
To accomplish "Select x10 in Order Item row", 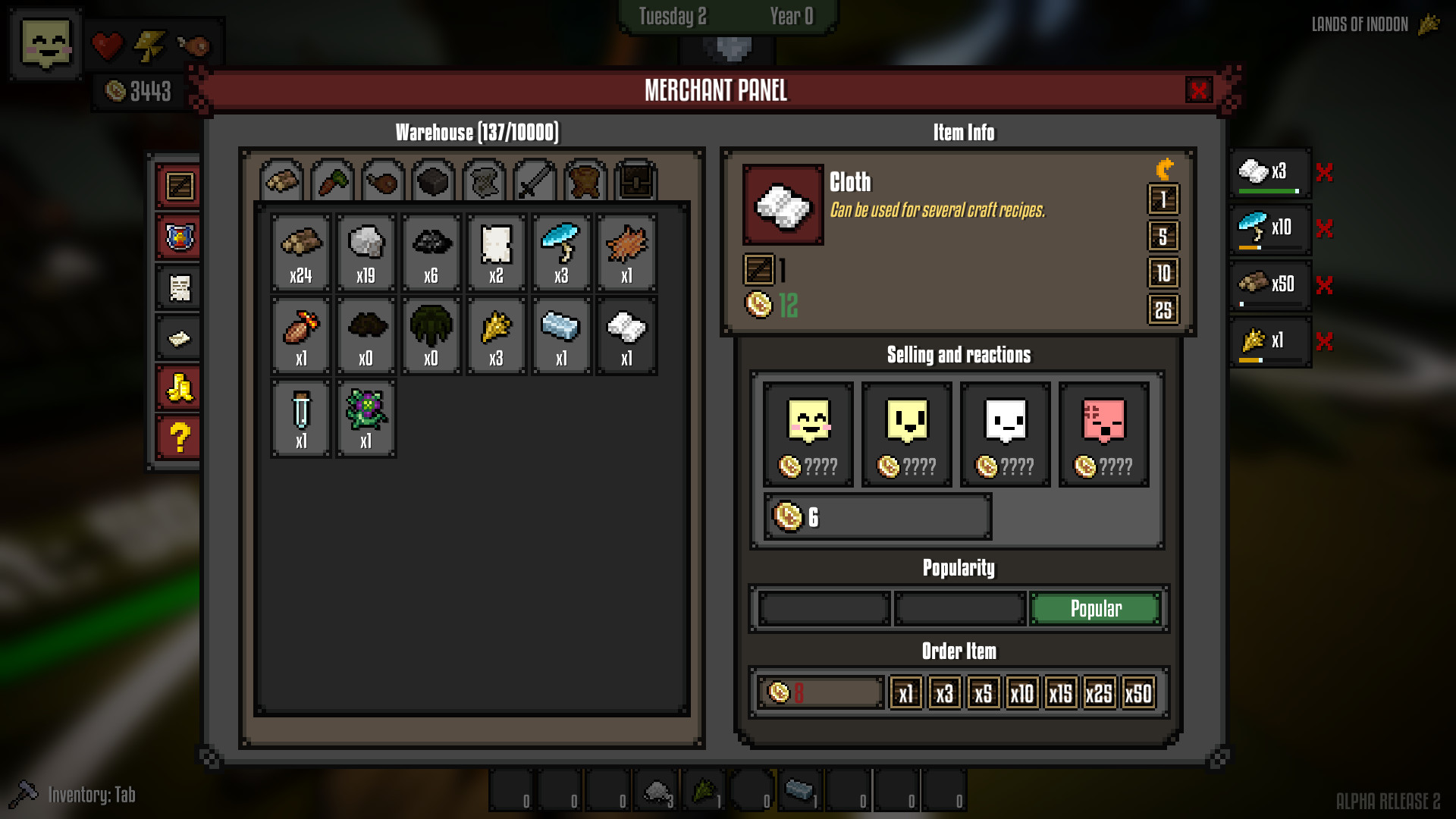I will [x=1021, y=692].
